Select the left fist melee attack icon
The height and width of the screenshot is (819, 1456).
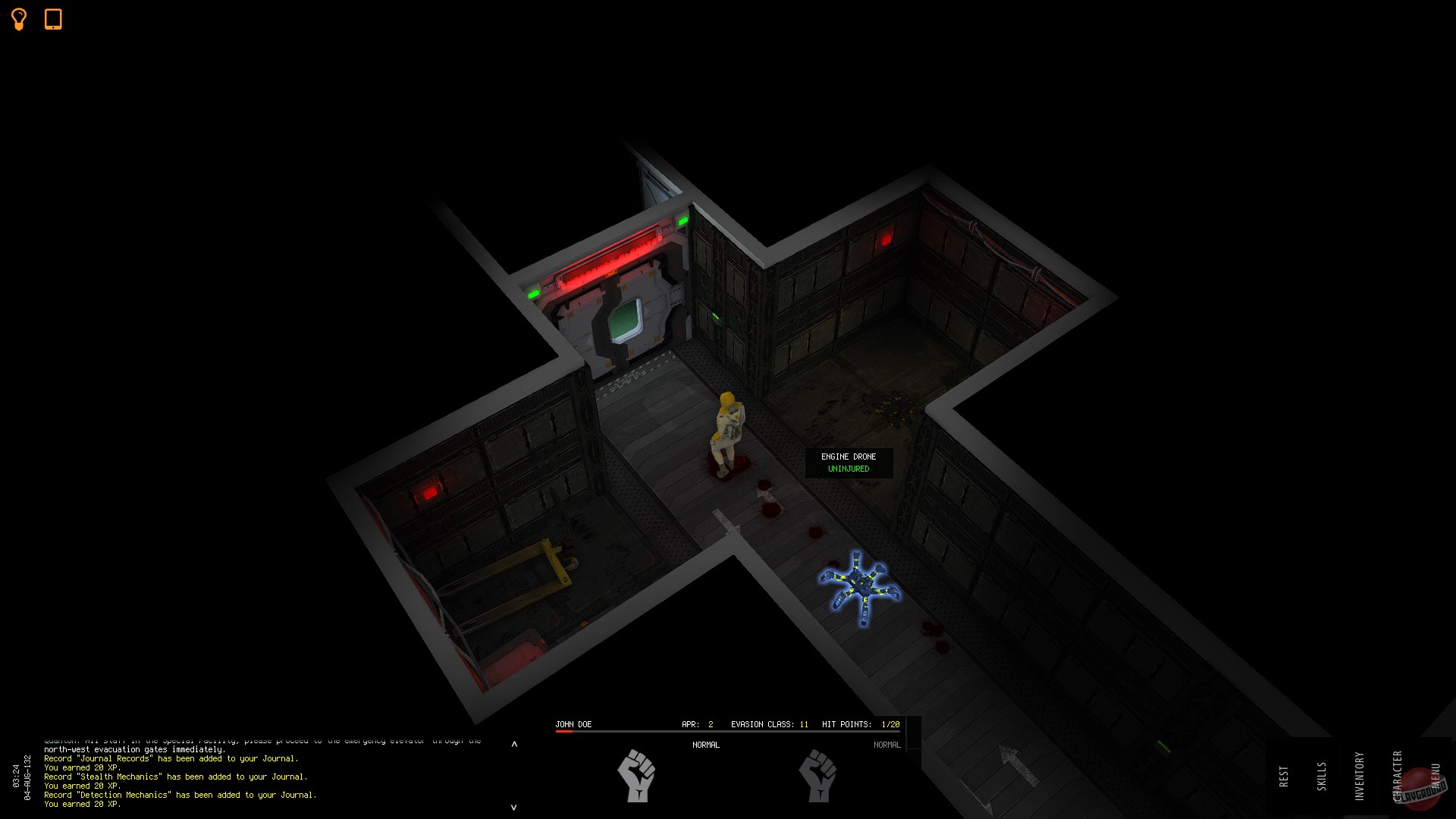point(638,777)
